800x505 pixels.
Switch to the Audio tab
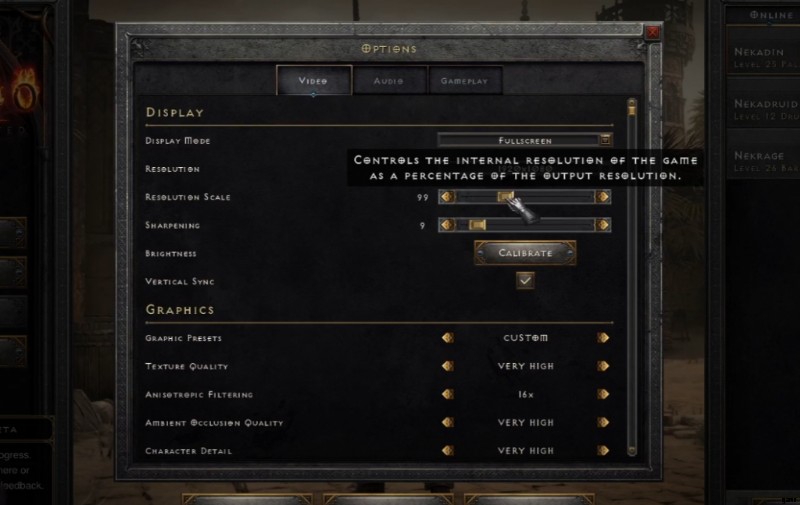click(x=389, y=80)
